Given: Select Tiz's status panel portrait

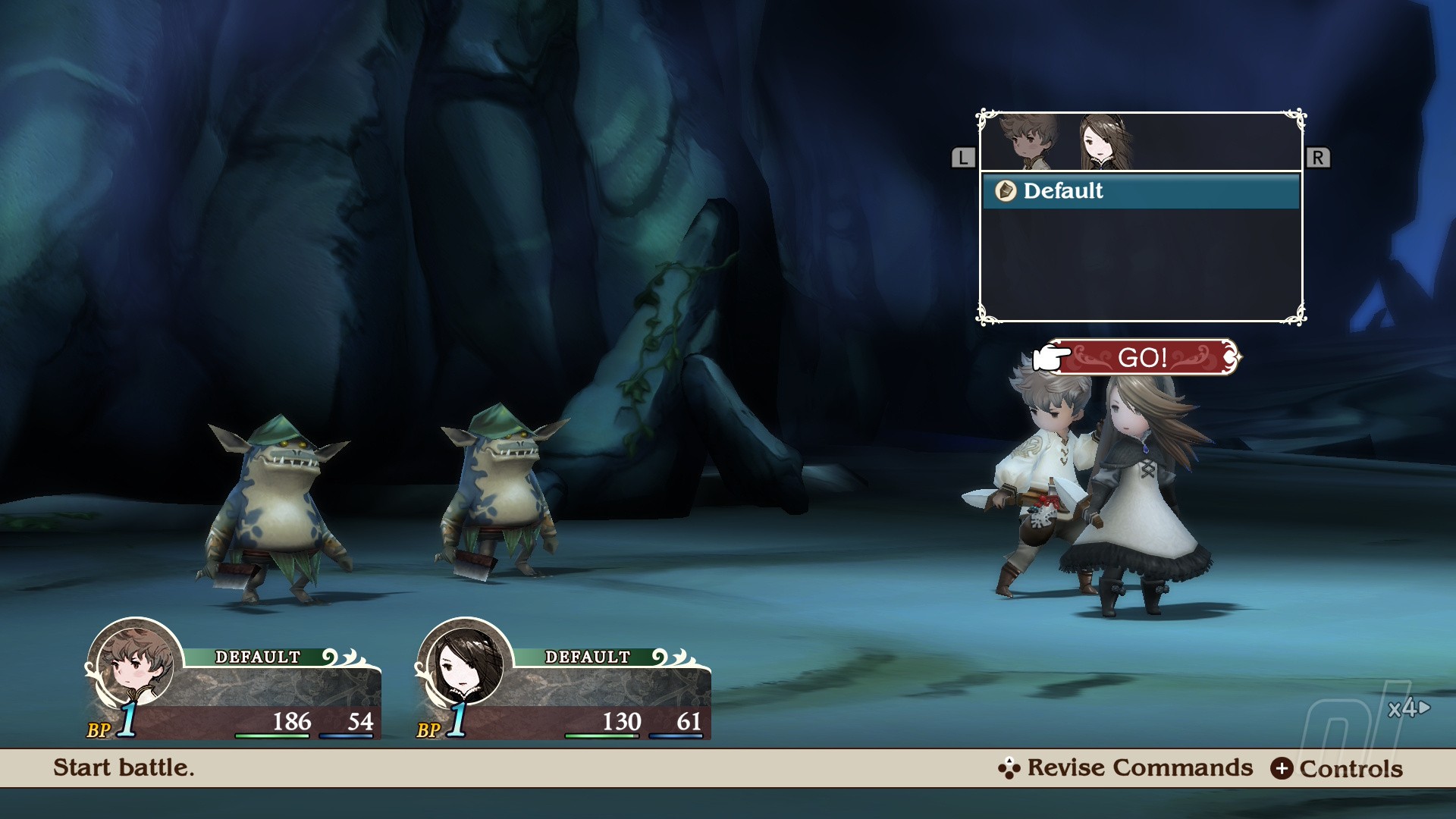Looking at the screenshot, I should 135,664.
